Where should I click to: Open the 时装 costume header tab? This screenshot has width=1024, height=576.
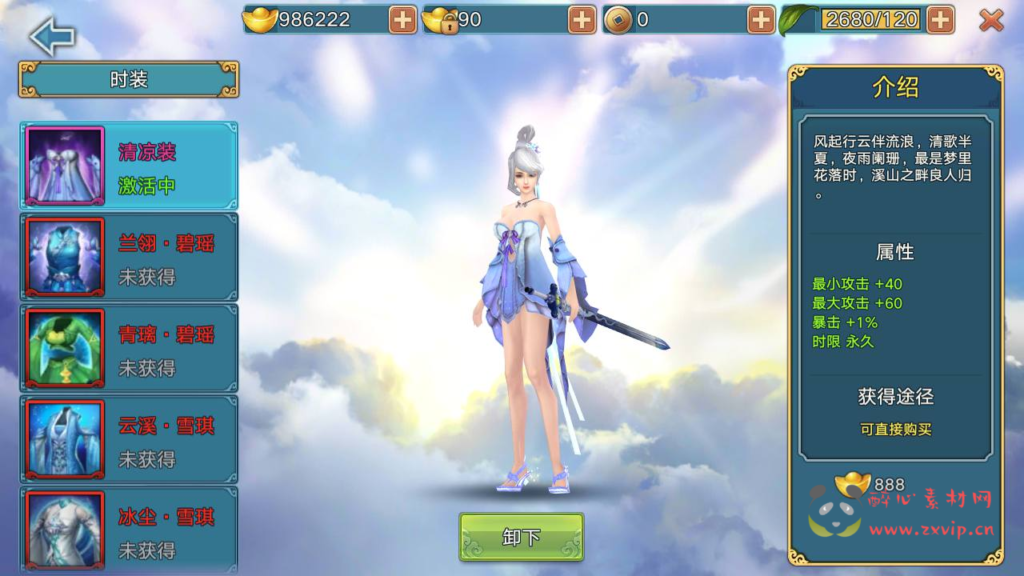coord(129,79)
